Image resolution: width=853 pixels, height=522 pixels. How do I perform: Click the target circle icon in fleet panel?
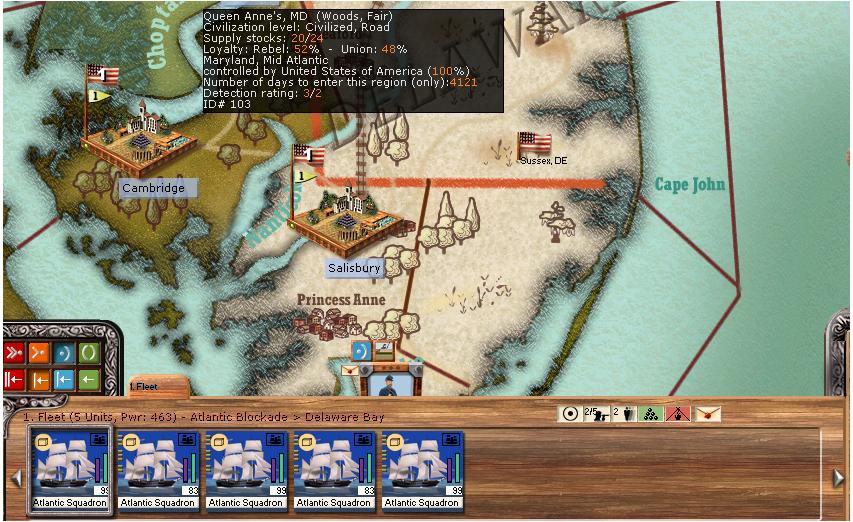[x=570, y=414]
